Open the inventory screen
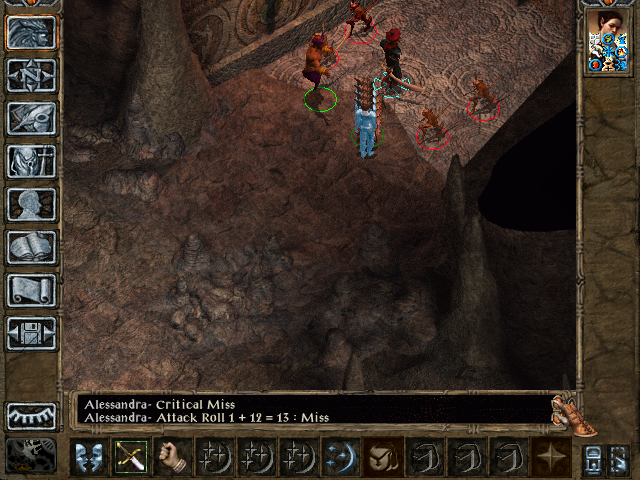This screenshot has height=480, width=640. coord(32,161)
